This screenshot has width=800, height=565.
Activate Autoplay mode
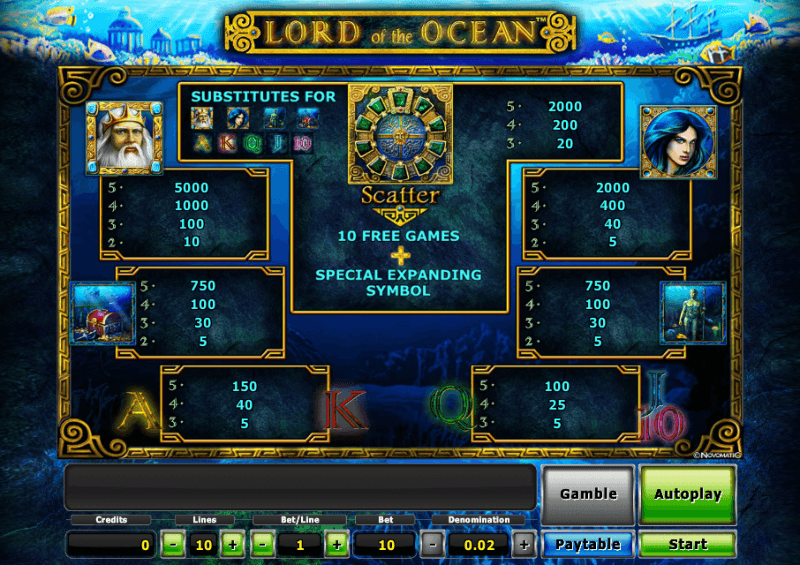[687, 494]
